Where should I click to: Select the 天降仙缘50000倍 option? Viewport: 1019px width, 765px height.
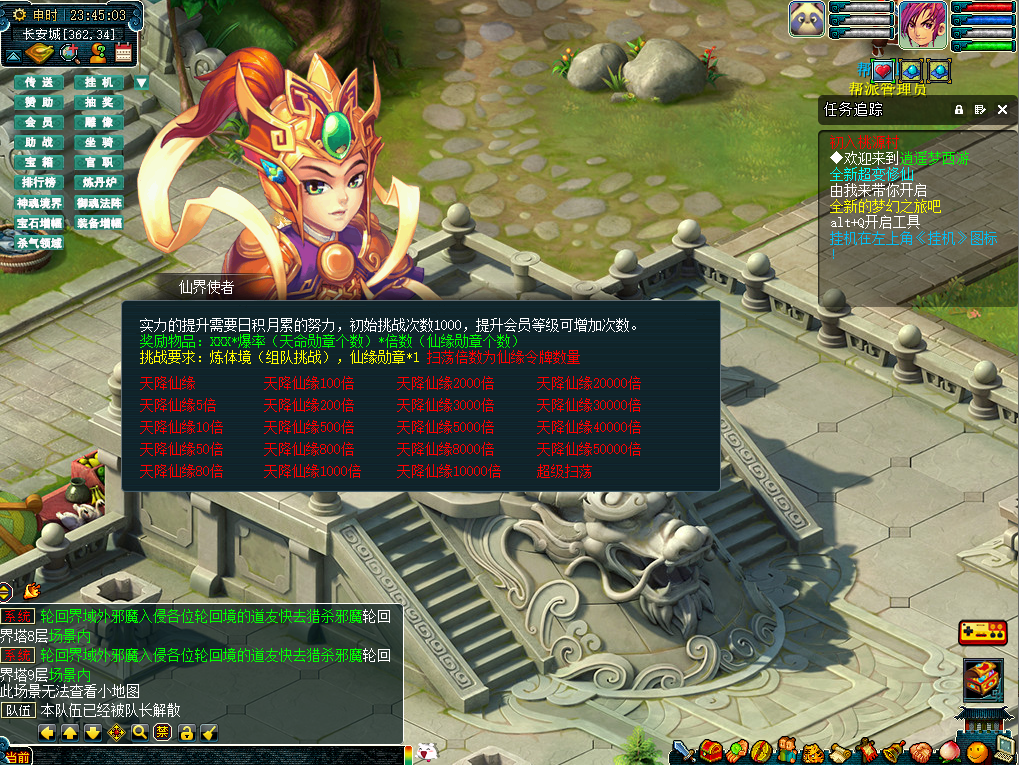pyautogui.click(x=588, y=450)
